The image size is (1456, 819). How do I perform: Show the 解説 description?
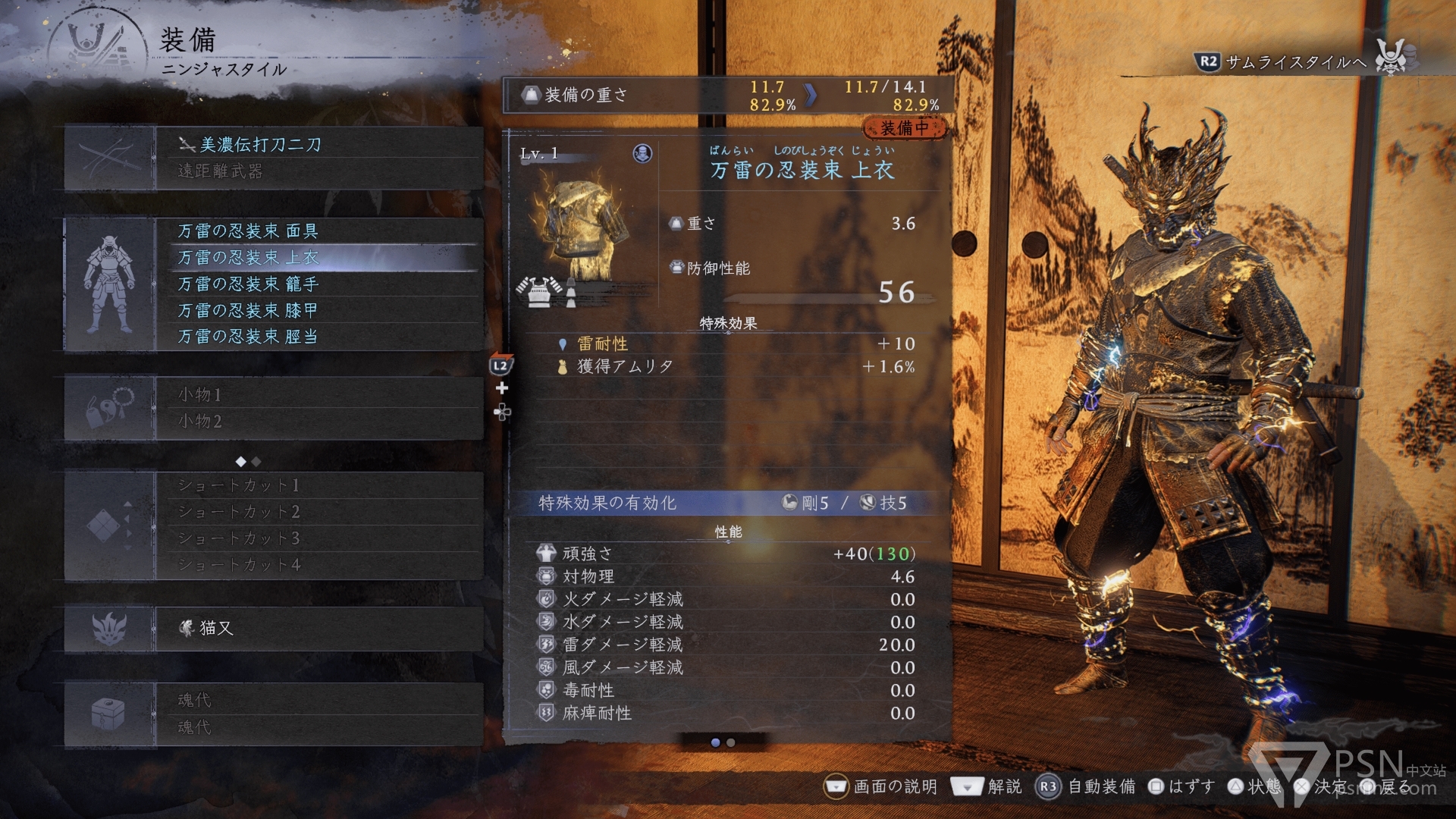coord(987,786)
